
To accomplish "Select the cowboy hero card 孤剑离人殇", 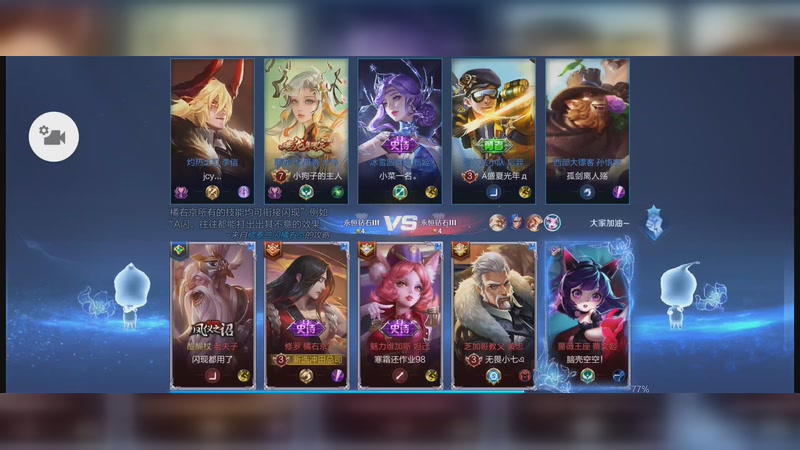I will click(x=588, y=130).
